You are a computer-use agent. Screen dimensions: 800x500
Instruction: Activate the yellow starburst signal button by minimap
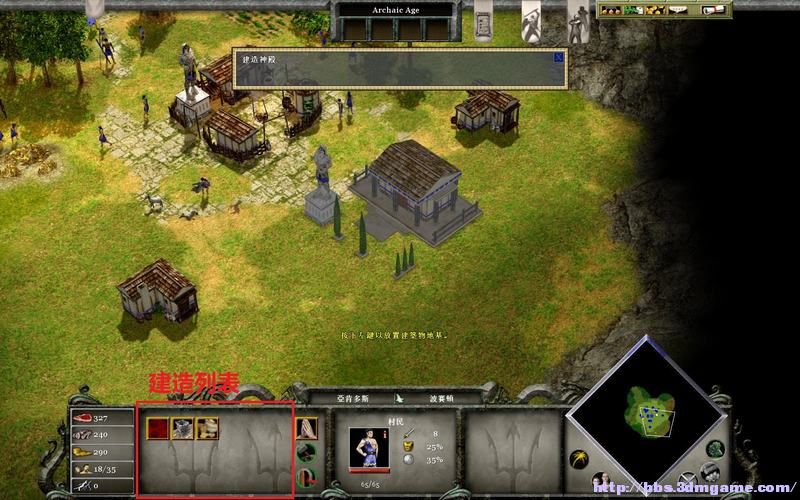(x=577, y=460)
